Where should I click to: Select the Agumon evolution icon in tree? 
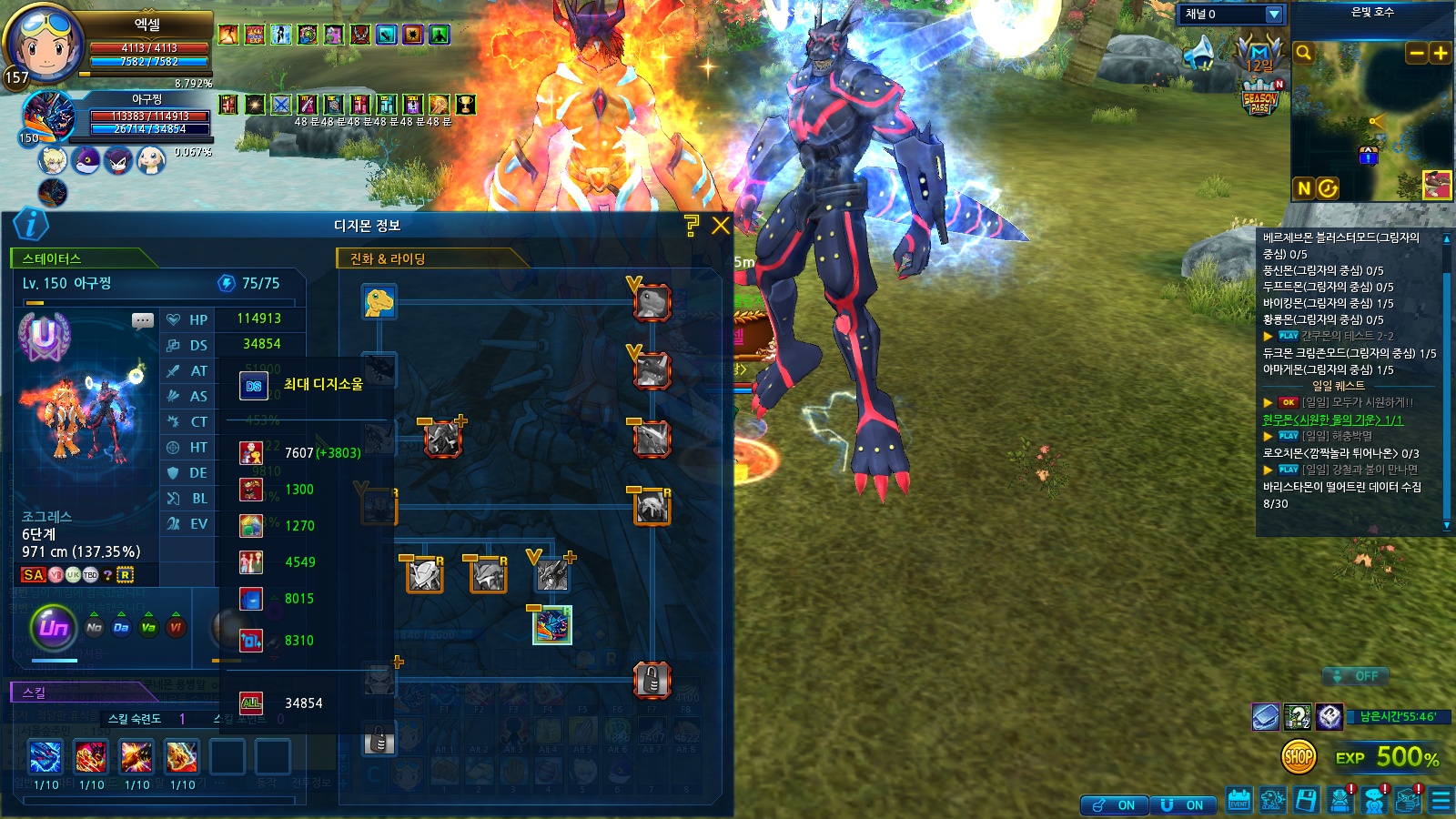pos(379,301)
